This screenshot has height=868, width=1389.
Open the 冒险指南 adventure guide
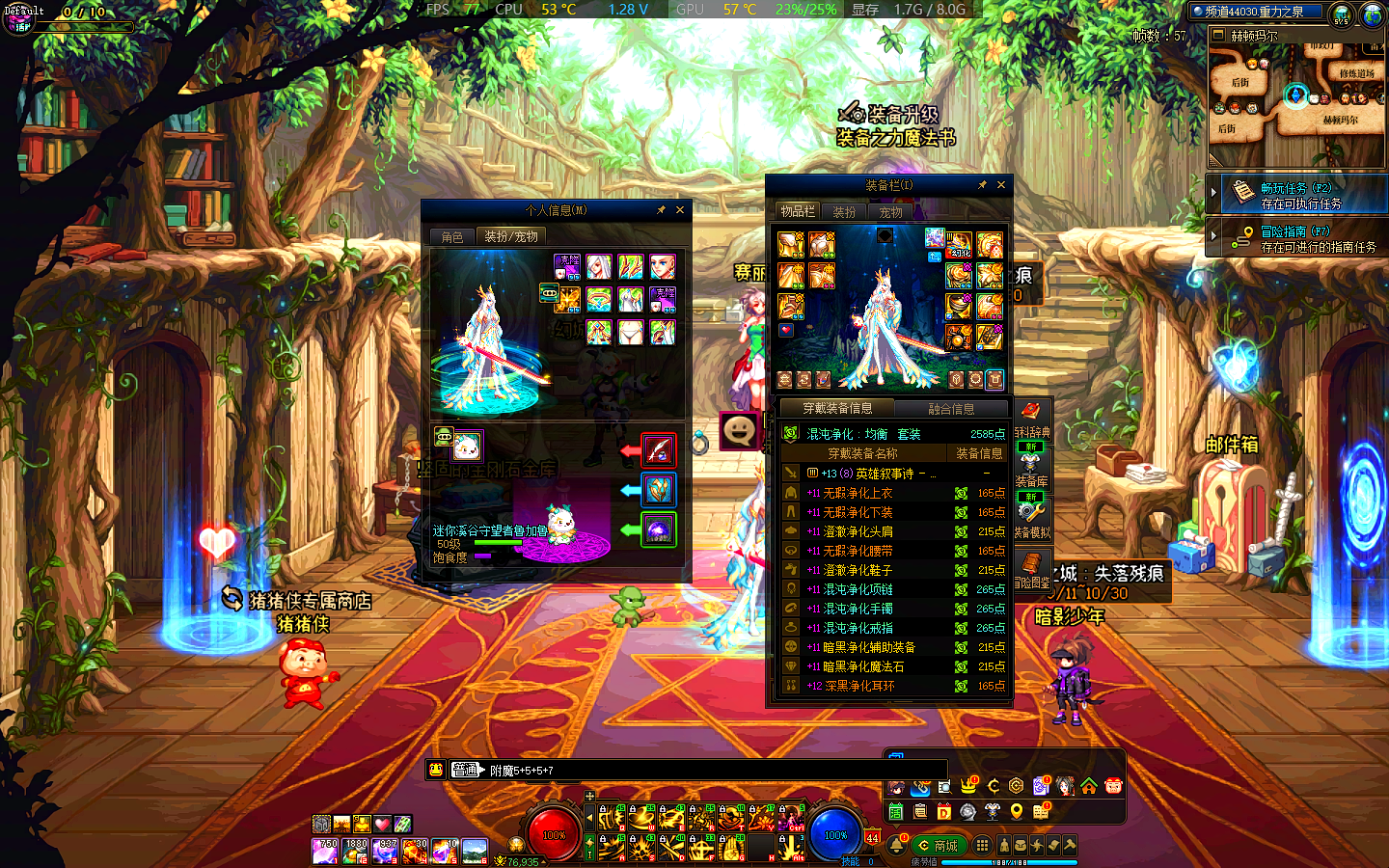[x=1295, y=238]
